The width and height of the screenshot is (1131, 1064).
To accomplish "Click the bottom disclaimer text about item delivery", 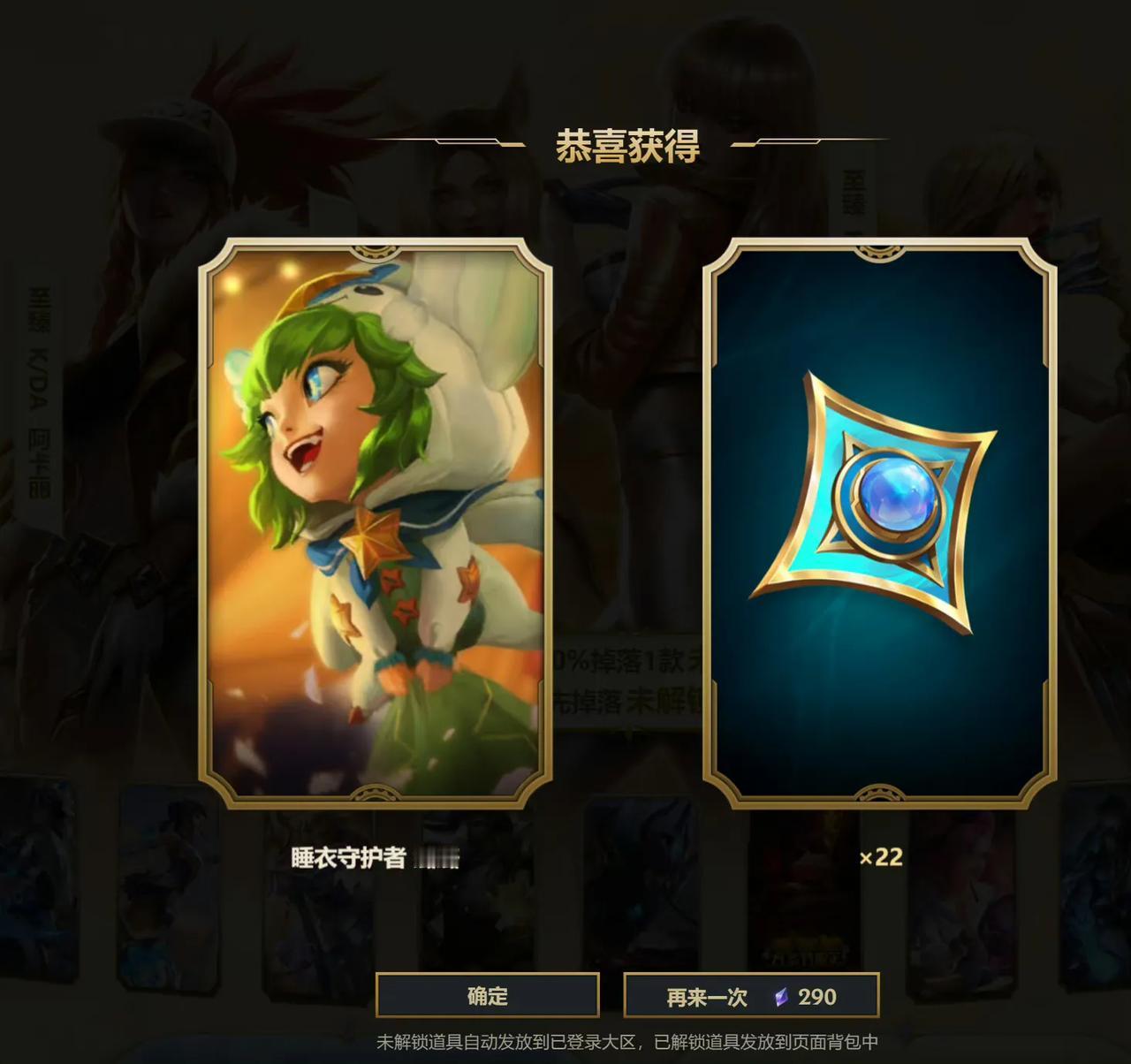I will (x=630, y=1043).
